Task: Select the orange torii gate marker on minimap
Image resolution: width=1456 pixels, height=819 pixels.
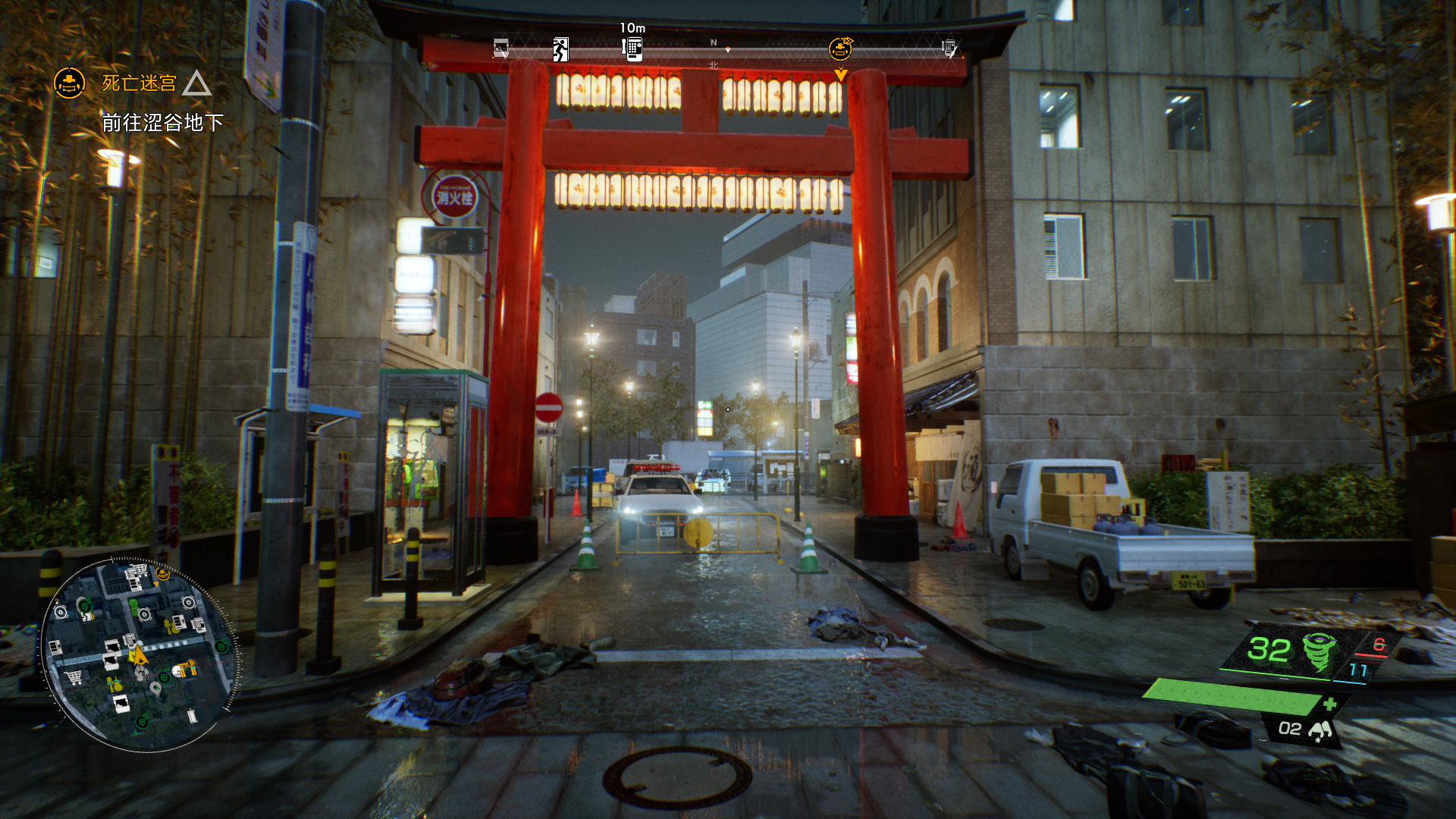Action: [186, 668]
